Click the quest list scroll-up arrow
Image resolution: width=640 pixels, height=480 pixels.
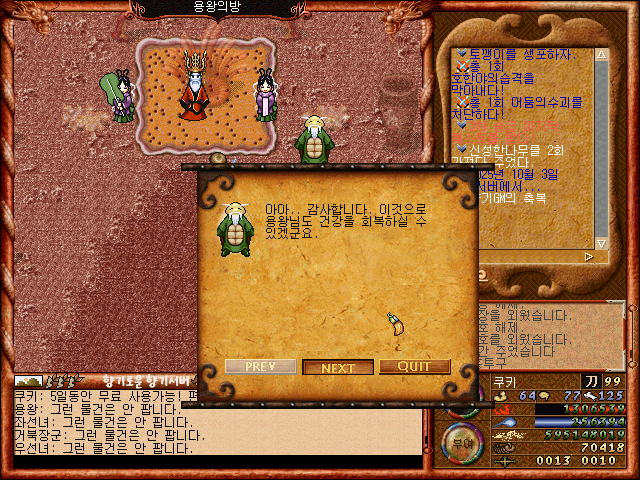(x=601, y=53)
